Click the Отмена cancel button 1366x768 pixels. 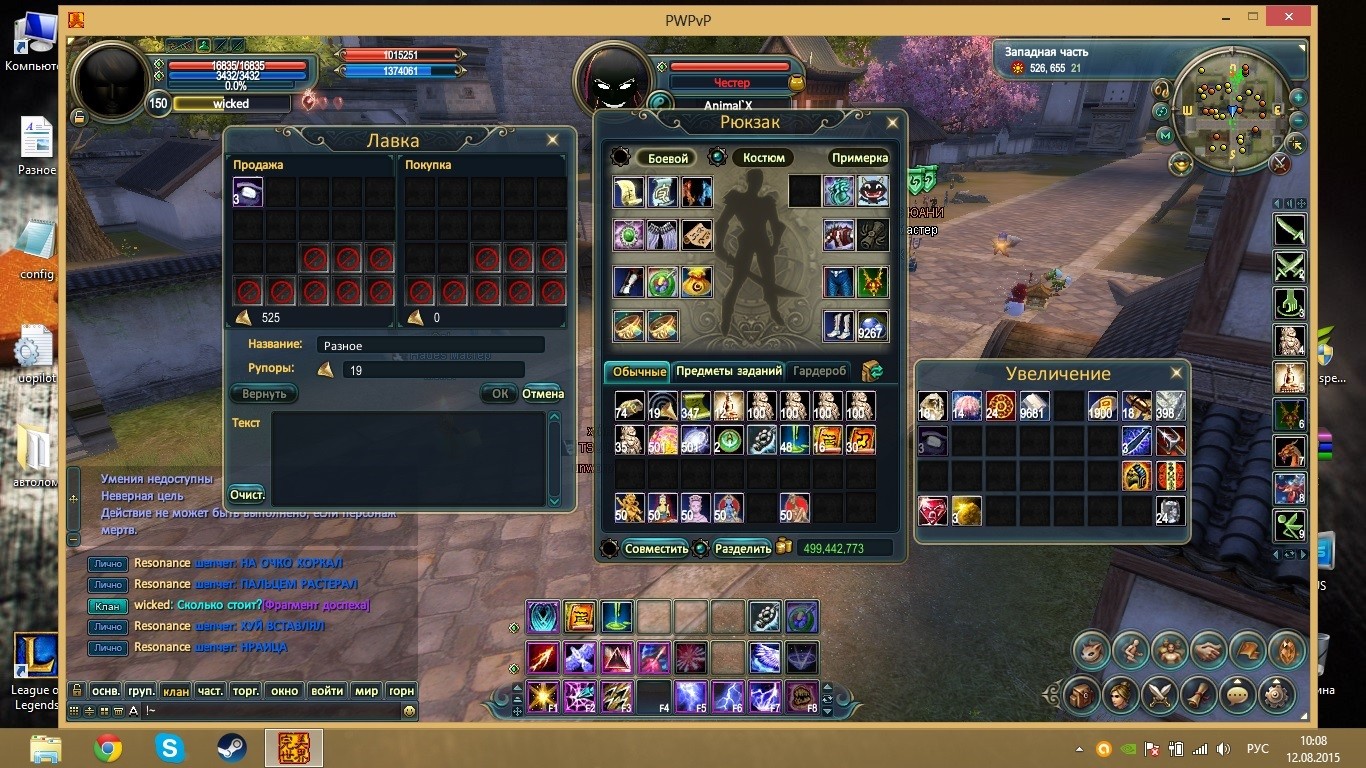(x=543, y=394)
